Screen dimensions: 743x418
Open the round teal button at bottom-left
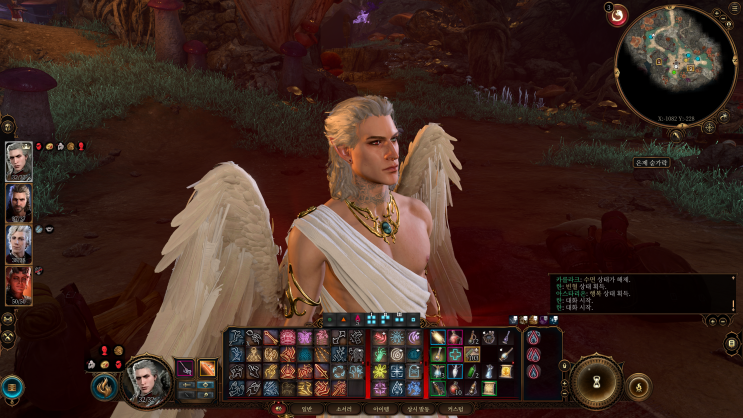(12, 387)
